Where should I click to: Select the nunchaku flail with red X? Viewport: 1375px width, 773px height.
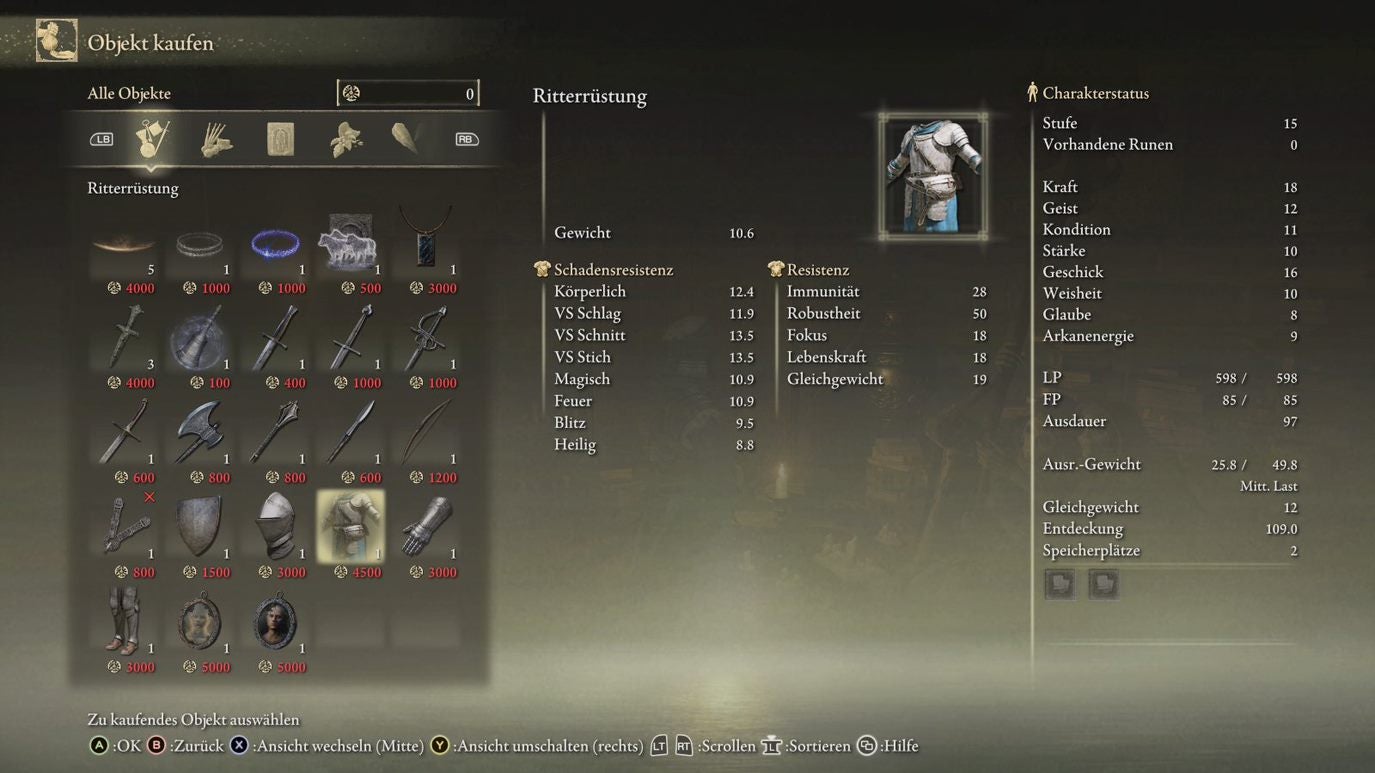tap(124, 526)
